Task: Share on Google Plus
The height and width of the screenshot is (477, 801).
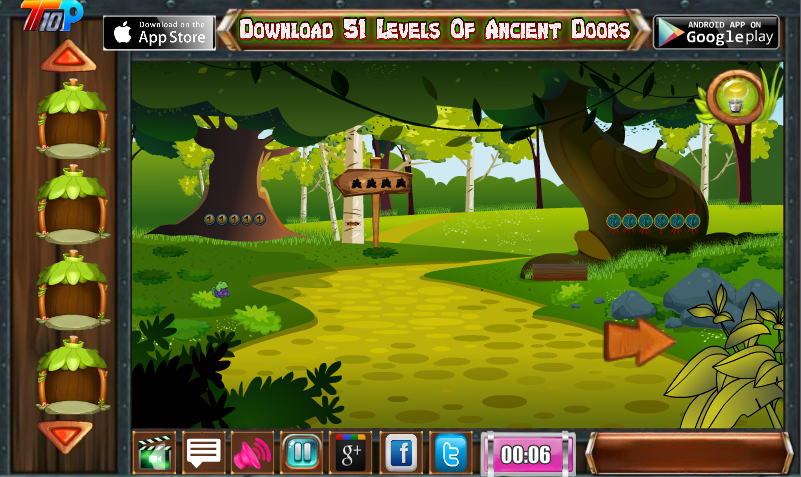Action: point(351,454)
